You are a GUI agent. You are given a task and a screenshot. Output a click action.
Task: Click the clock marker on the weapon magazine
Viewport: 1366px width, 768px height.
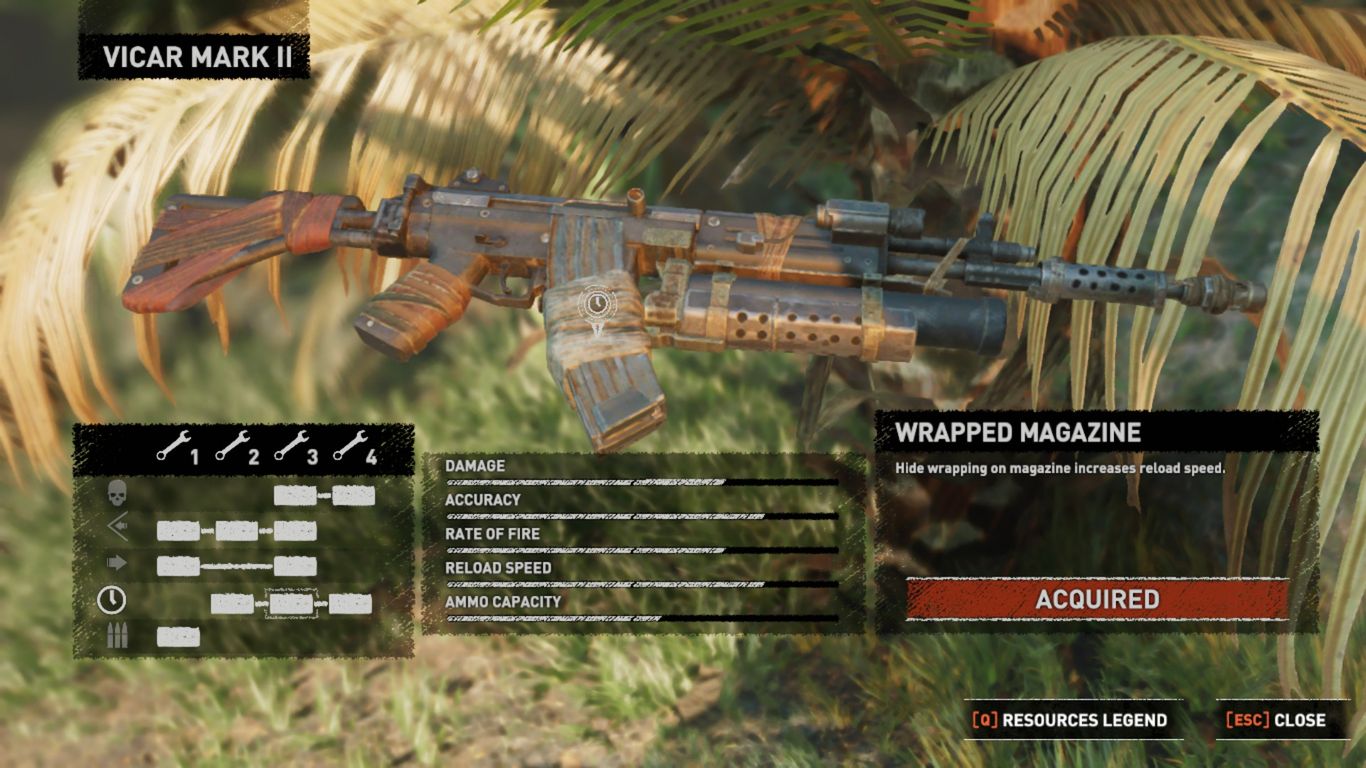597,301
